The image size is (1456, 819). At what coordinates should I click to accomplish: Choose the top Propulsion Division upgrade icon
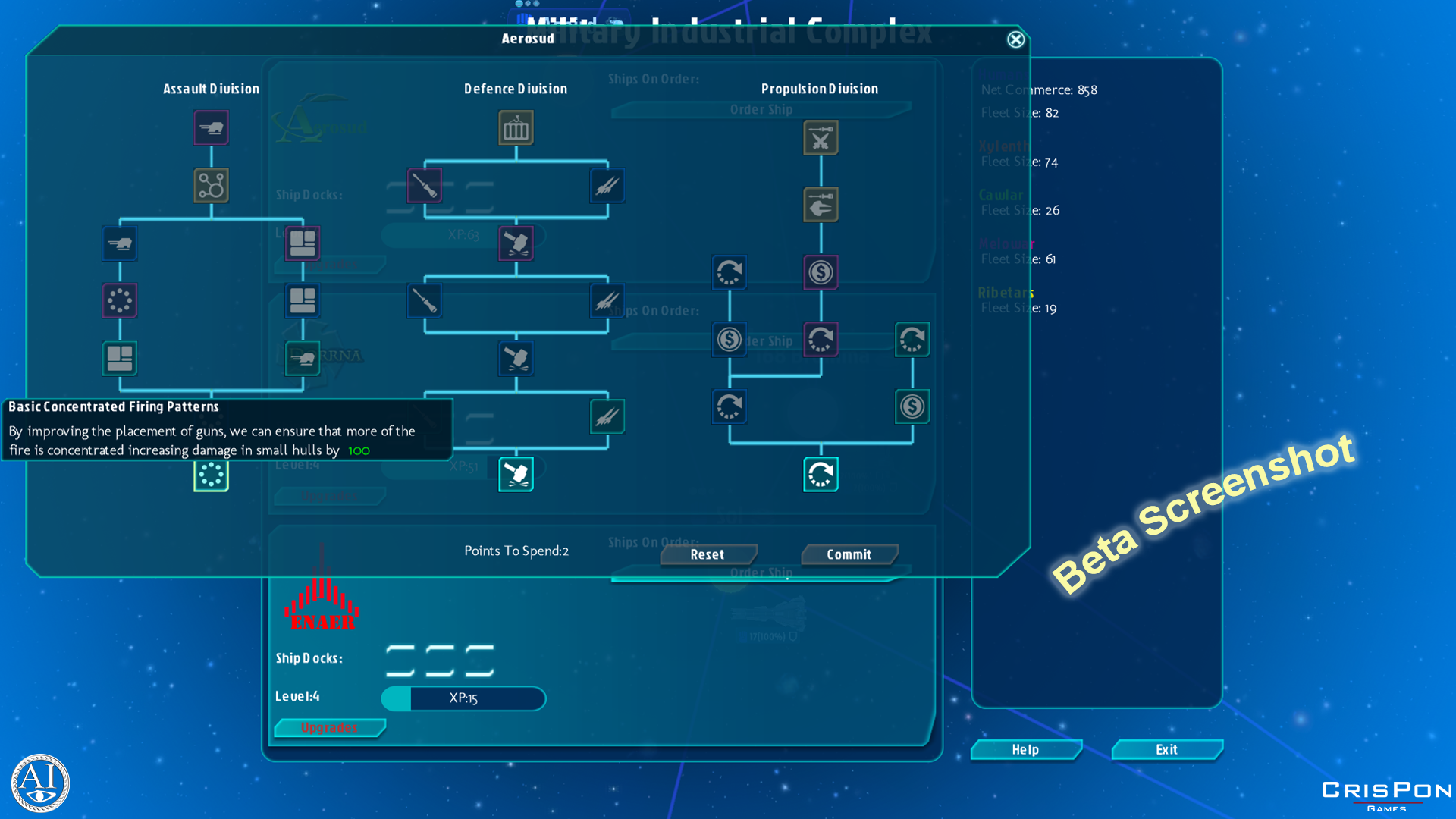click(x=821, y=138)
